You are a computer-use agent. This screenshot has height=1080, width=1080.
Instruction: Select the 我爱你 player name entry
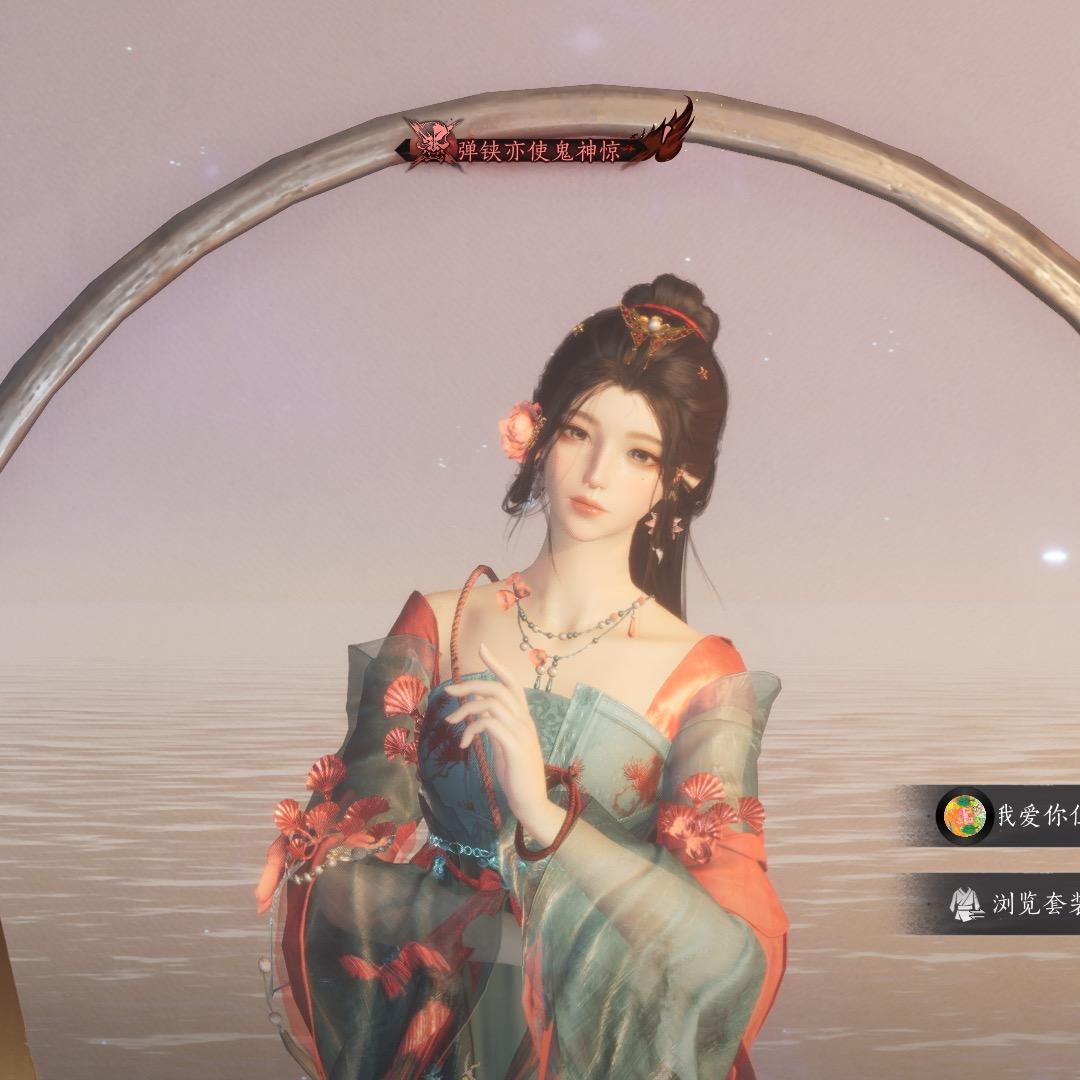click(x=1010, y=815)
